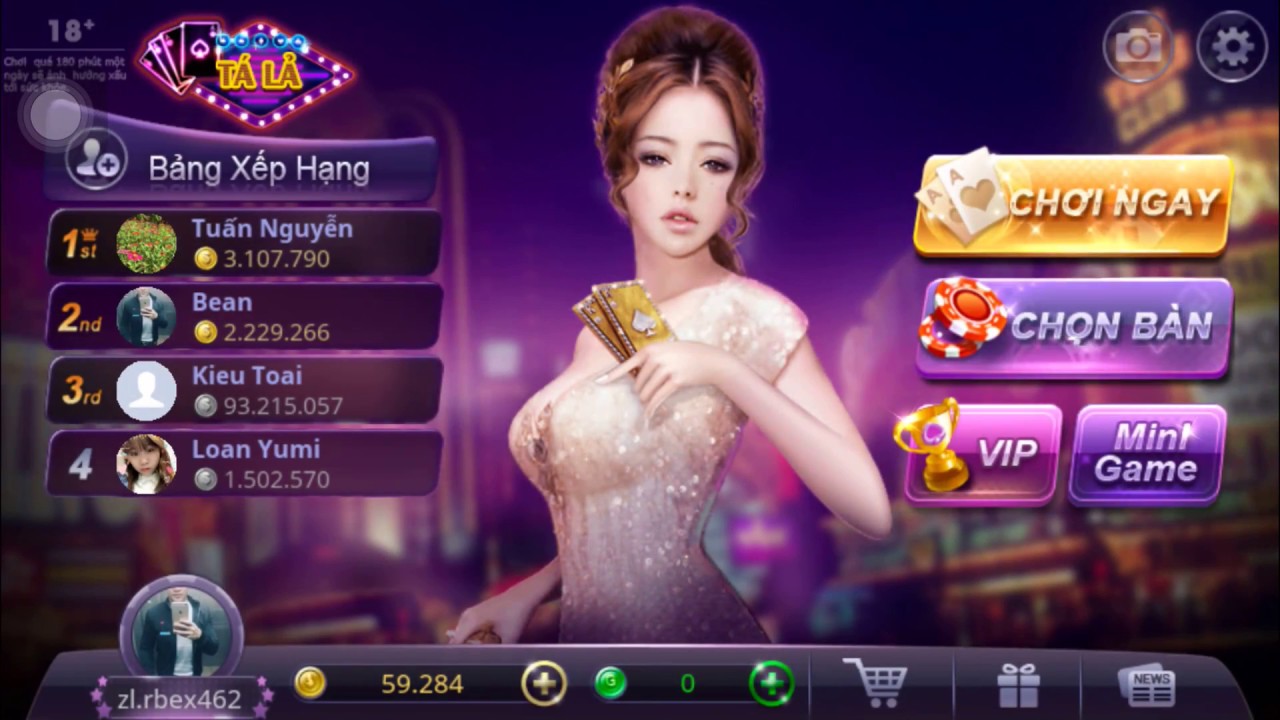
Task: Open the add-friend icon near Bảng Xếp Hạng
Action: (x=95, y=160)
